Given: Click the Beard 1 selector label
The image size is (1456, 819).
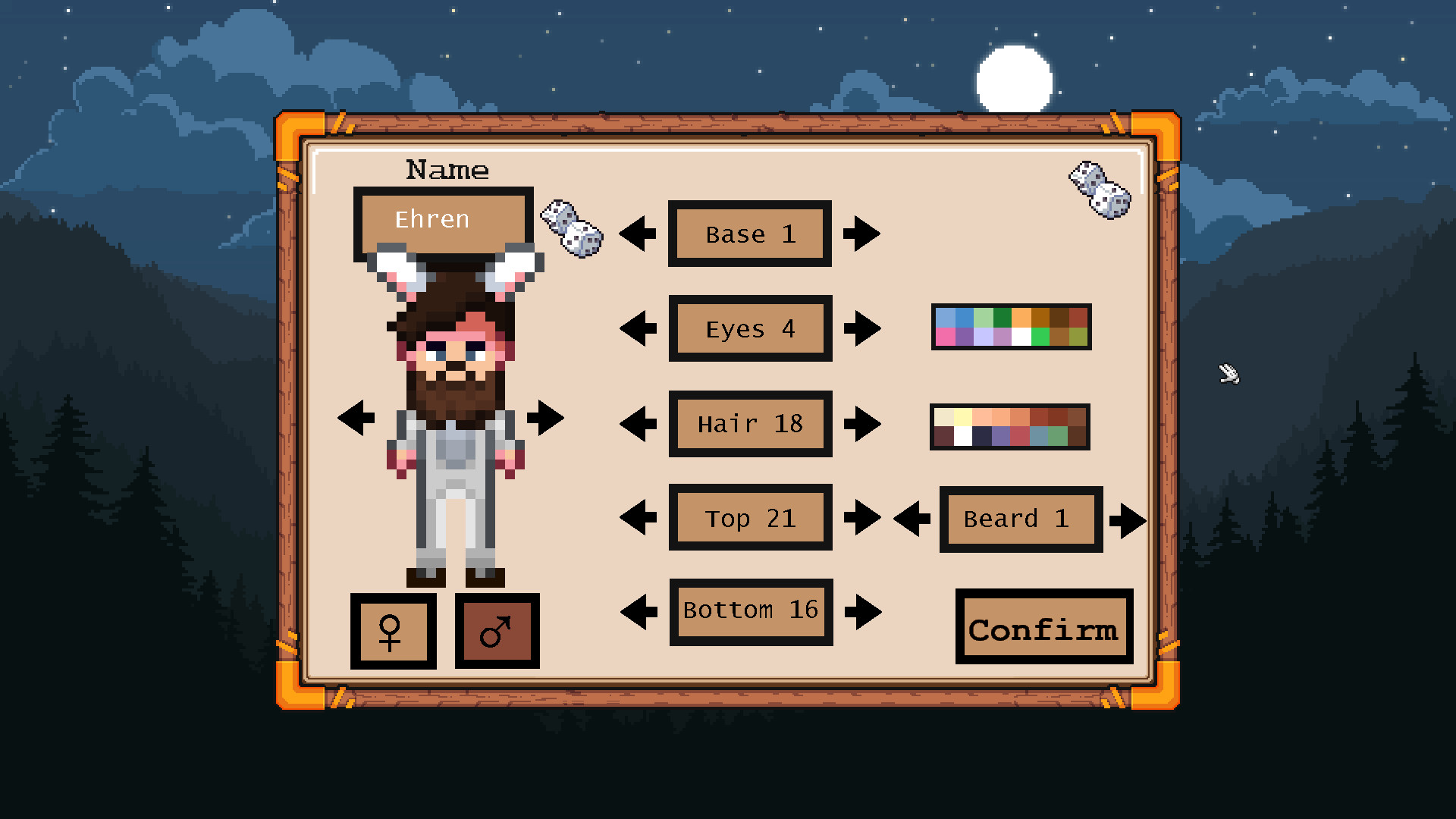Looking at the screenshot, I should click(1020, 519).
